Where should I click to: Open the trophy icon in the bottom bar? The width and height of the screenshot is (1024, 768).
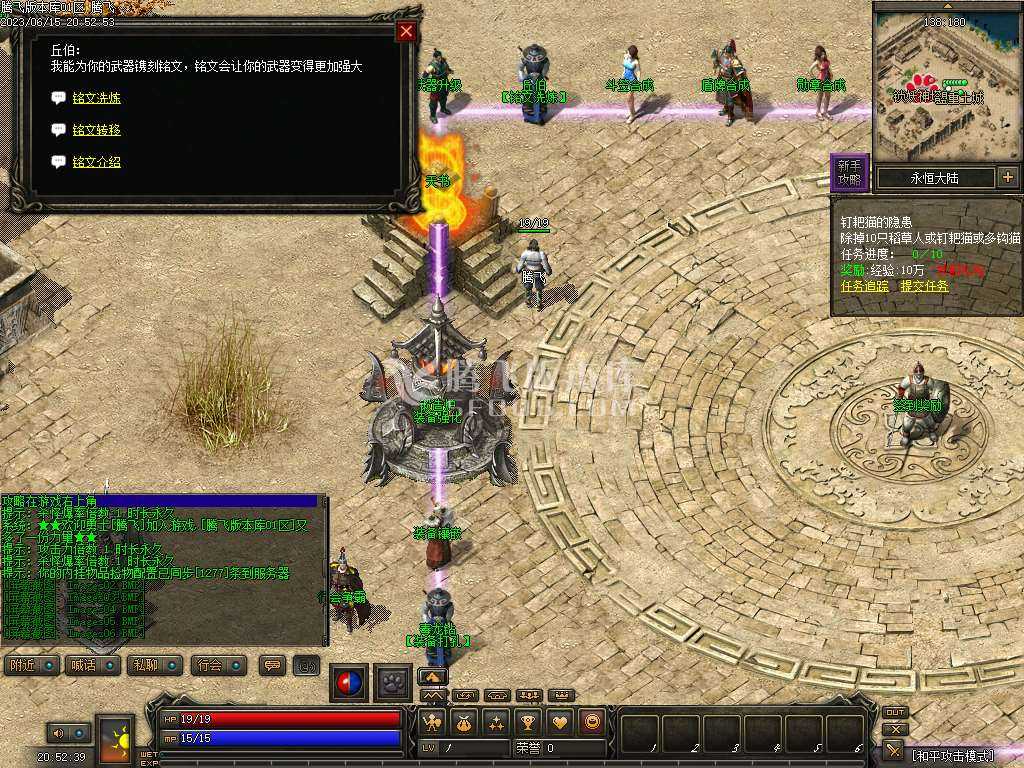(528, 722)
